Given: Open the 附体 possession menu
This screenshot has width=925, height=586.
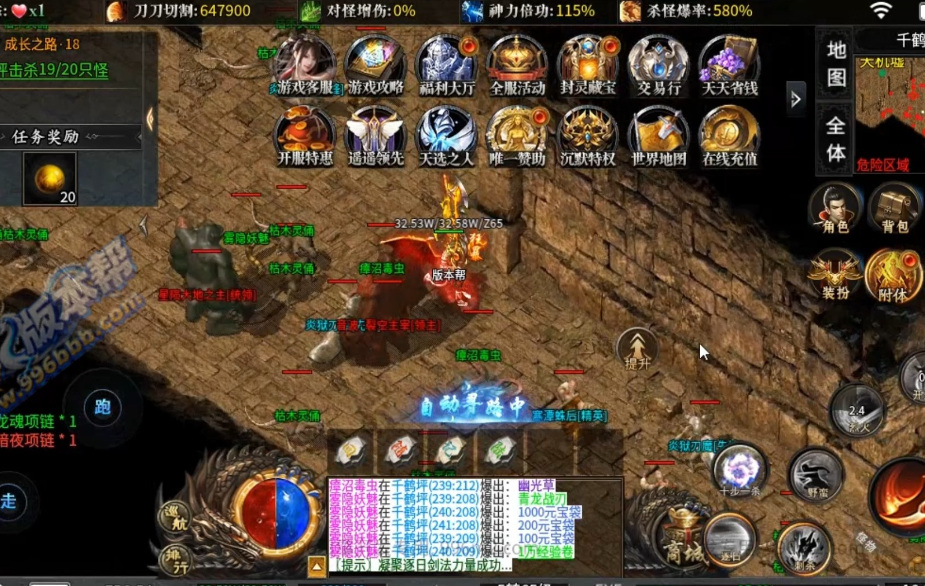Looking at the screenshot, I should point(893,276).
